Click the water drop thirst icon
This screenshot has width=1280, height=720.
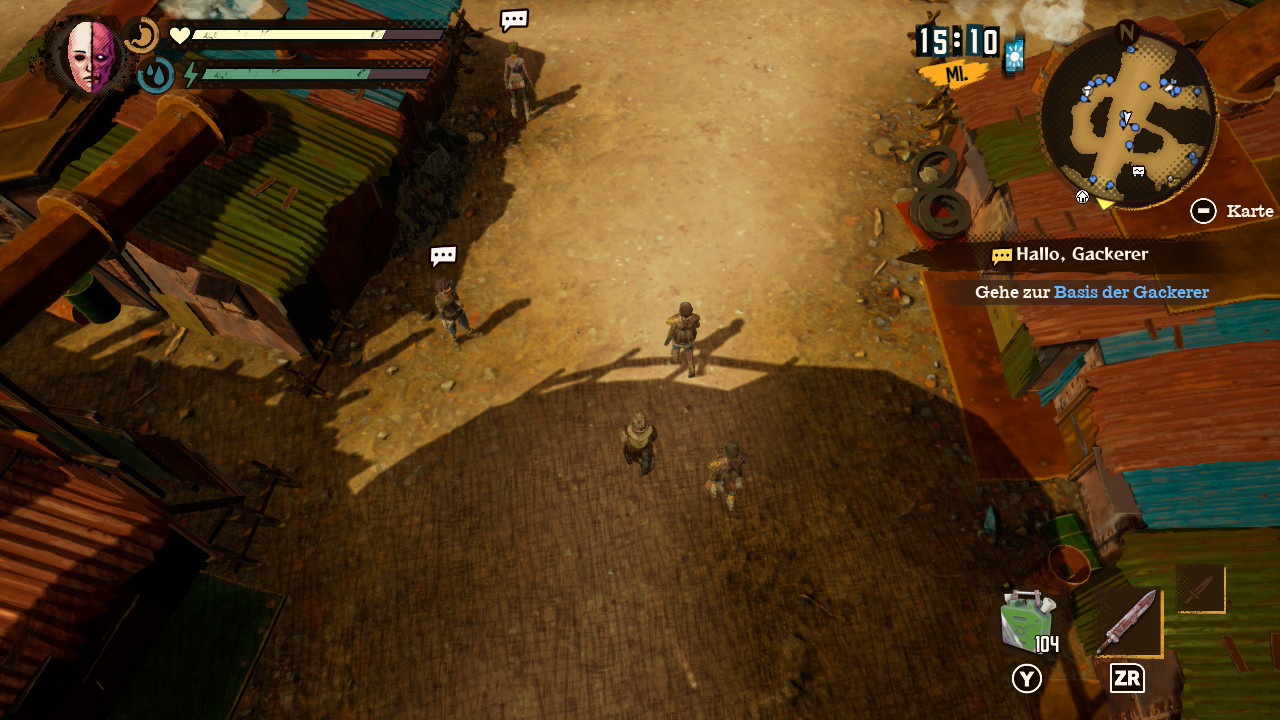[x=155, y=76]
